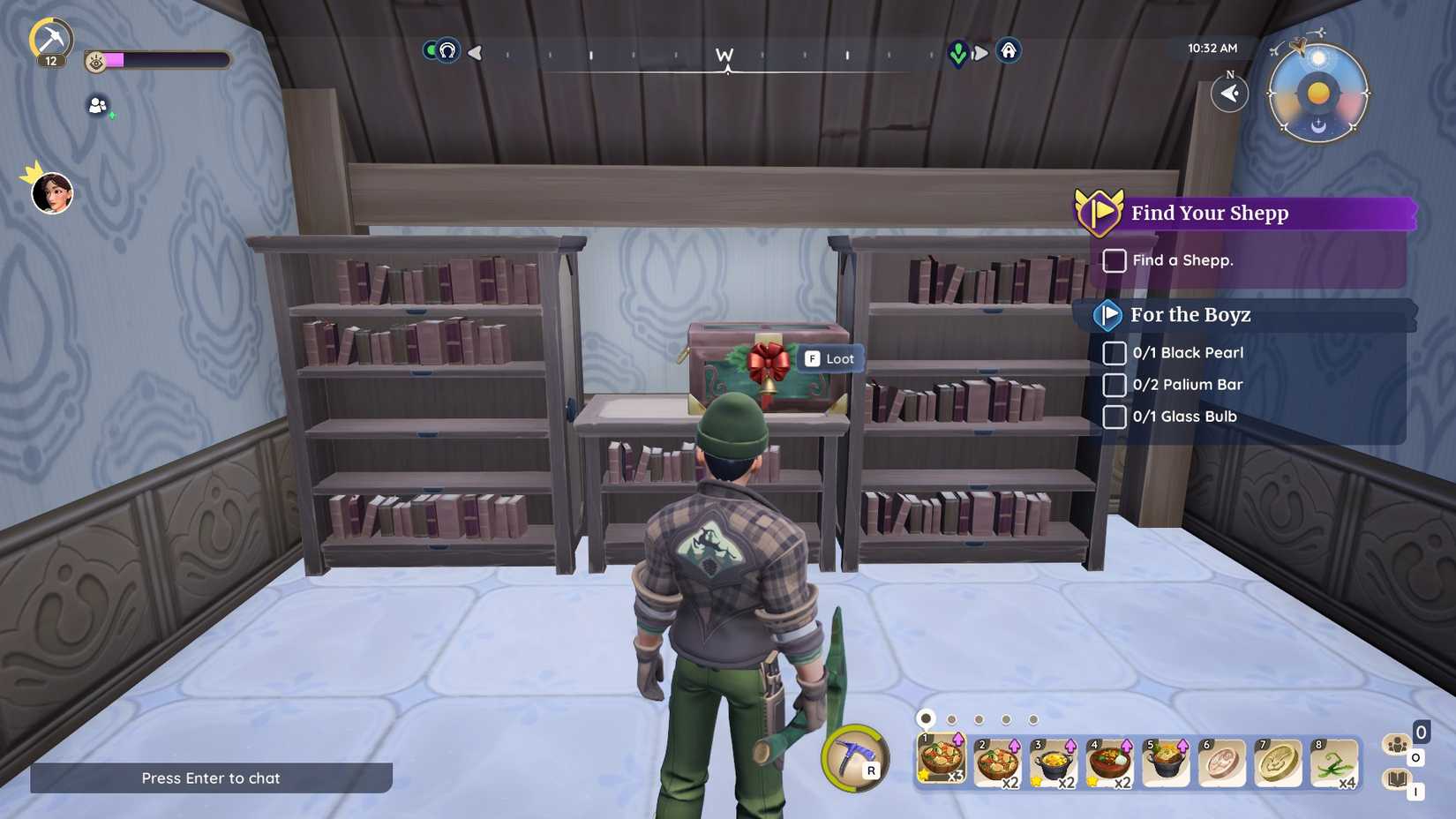This screenshot has width=1456, height=819.
Task: Open the journal book icon beside the hotbar
Action: pos(1400,778)
